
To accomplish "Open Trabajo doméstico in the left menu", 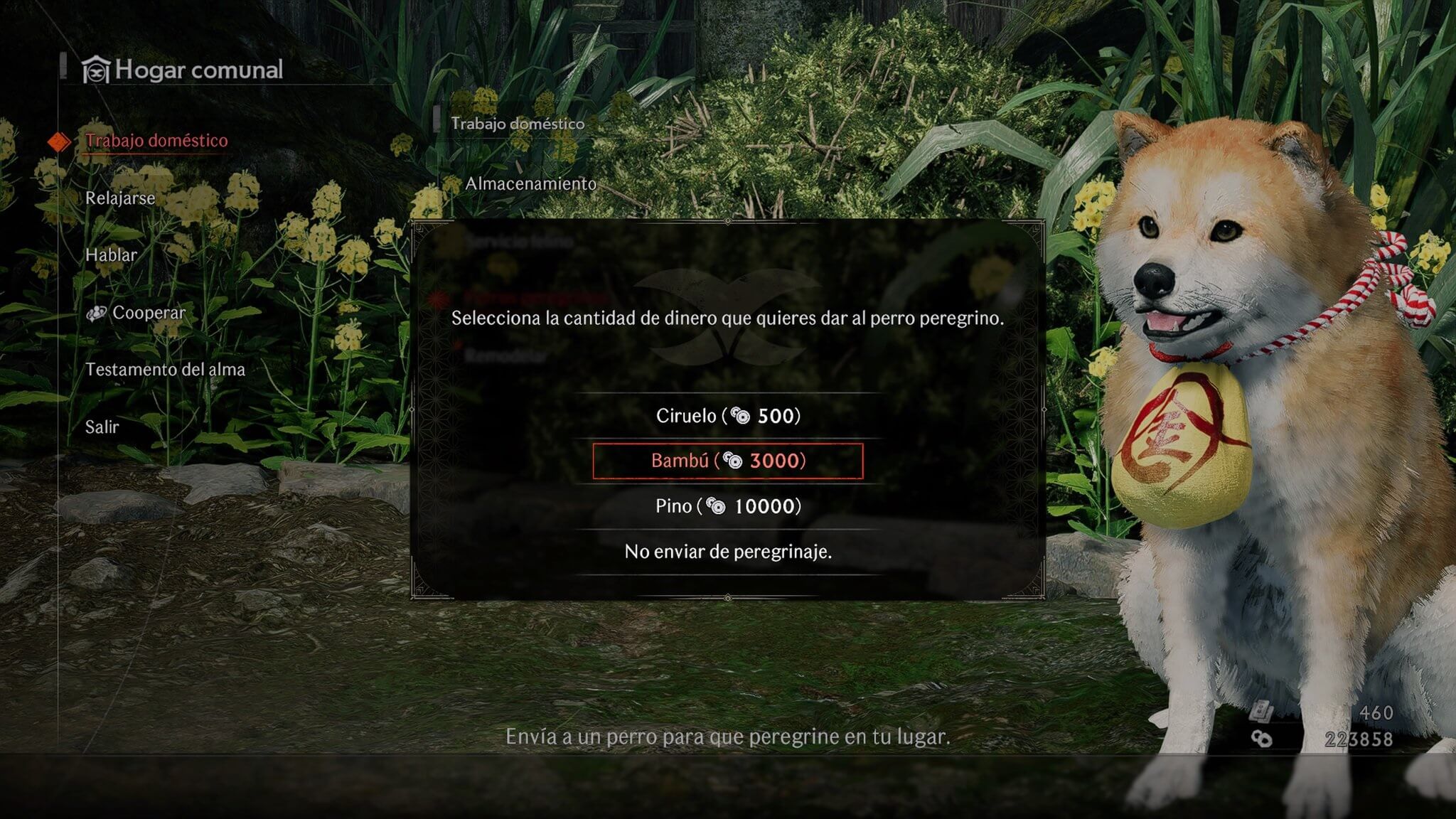I will click(x=156, y=141).
